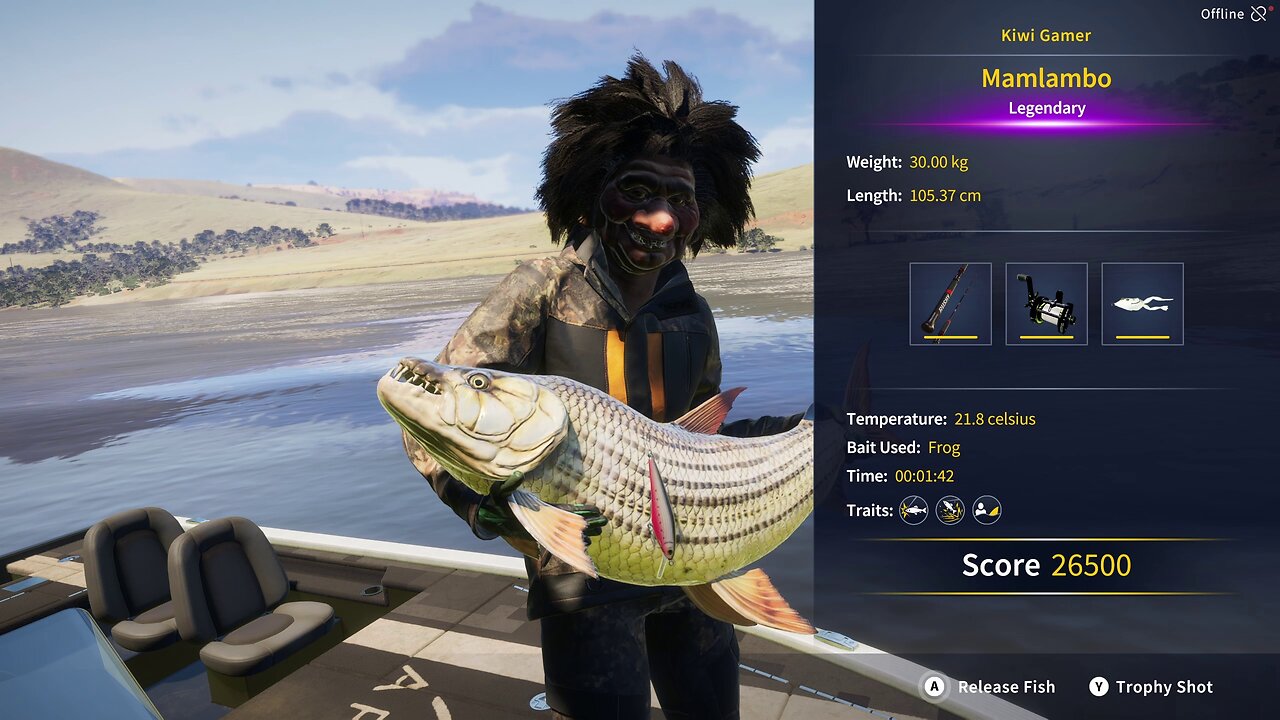Click the fish-on-line trait icon
Viewport: 1280px width, 720px height.
[913, 511]
